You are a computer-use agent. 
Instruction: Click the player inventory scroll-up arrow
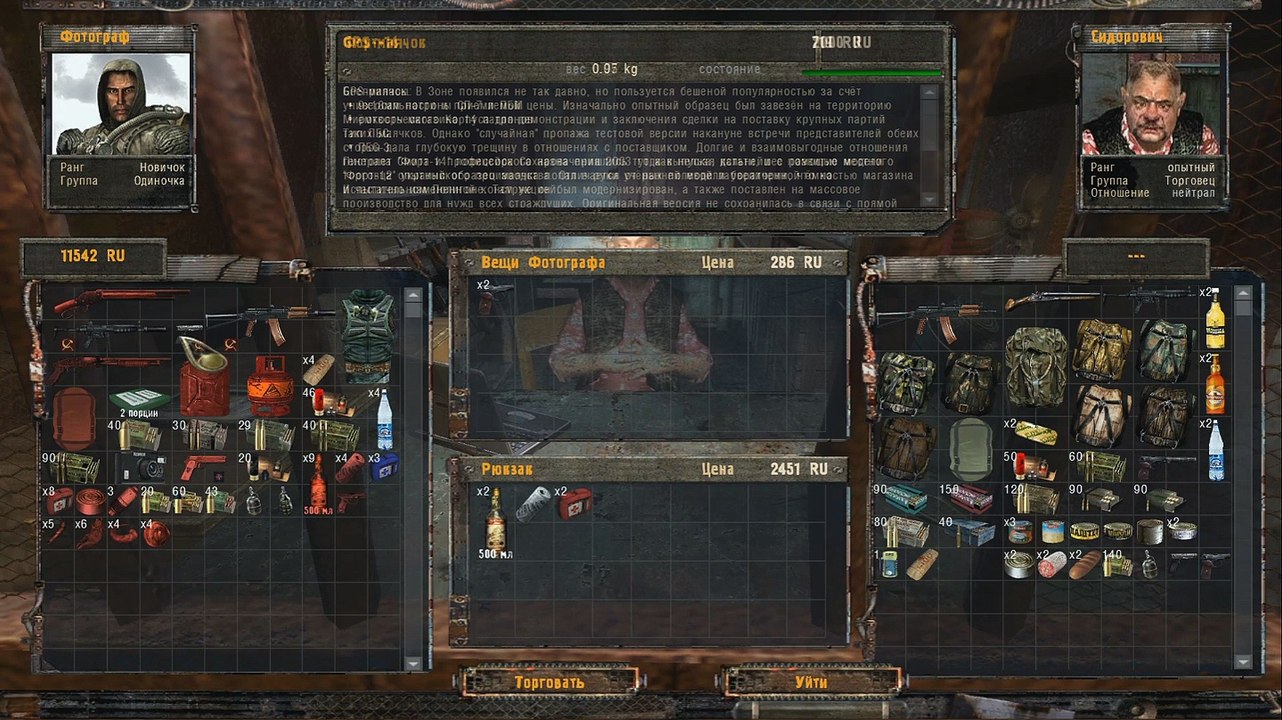413,296
